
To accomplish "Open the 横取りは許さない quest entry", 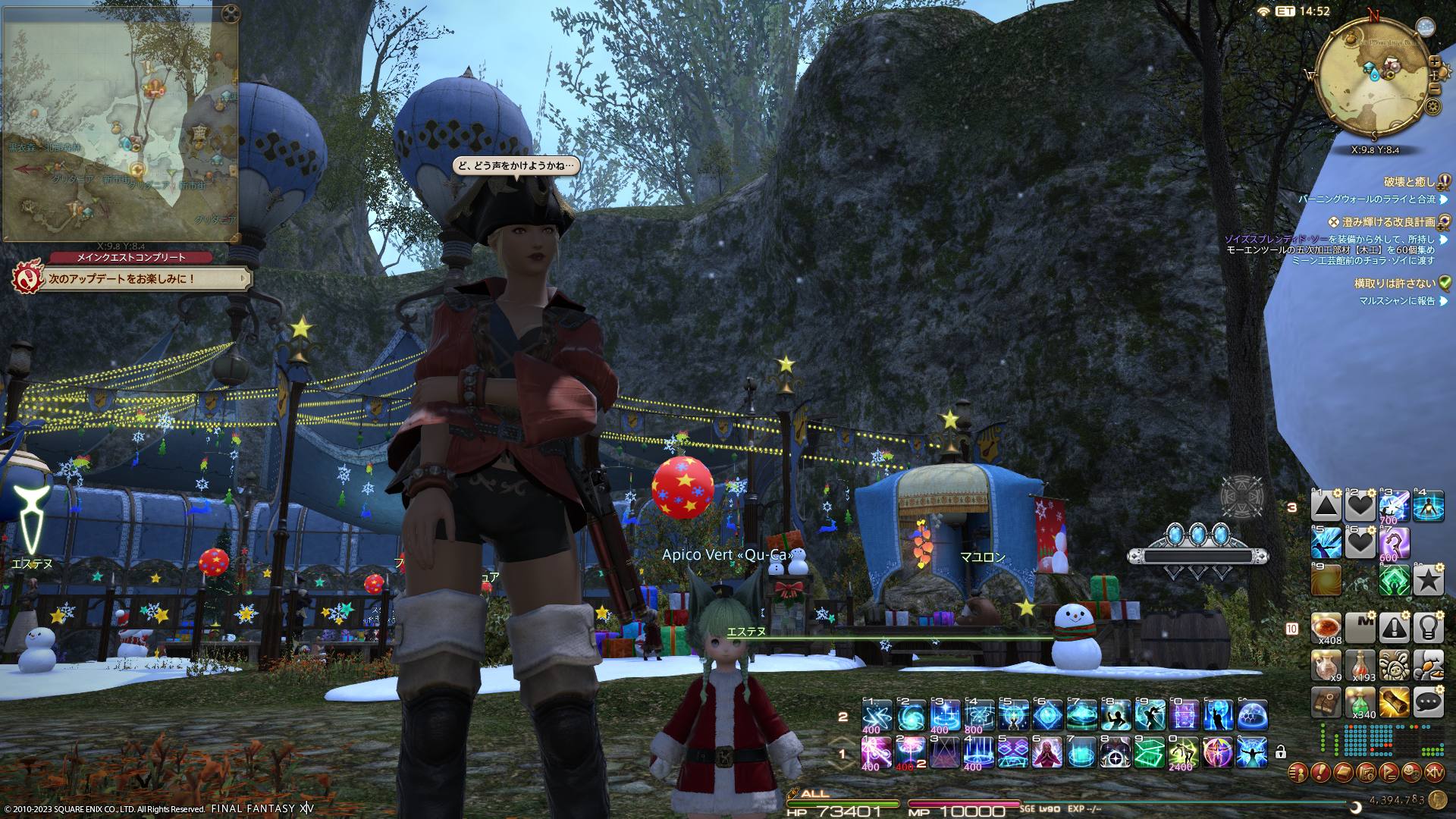I will pos(1394,284).
